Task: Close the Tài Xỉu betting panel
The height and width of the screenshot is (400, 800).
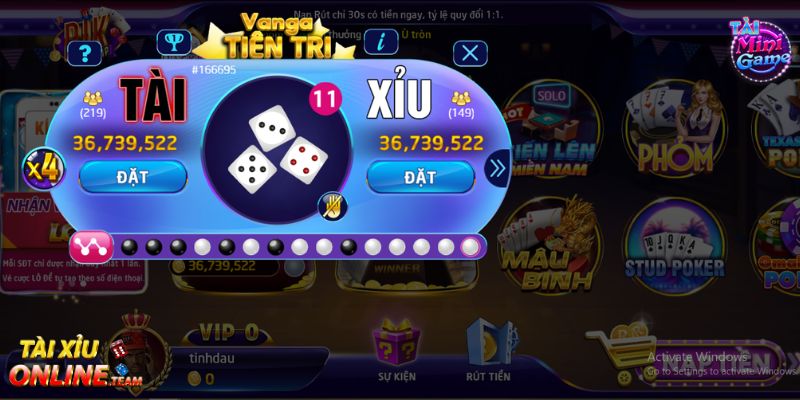Action: pos(471,53)
